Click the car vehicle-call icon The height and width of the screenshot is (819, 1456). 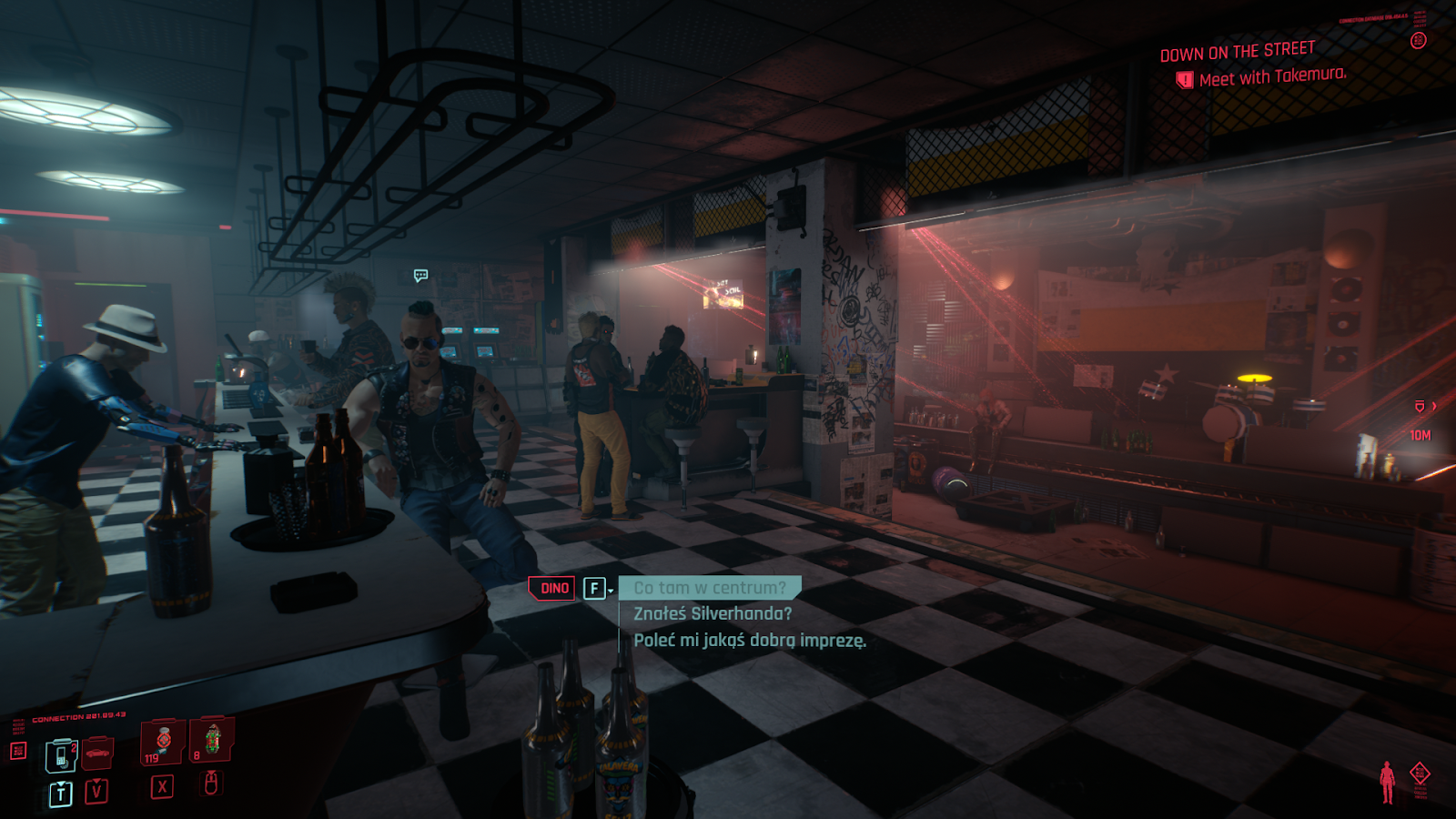click(97, 753)
